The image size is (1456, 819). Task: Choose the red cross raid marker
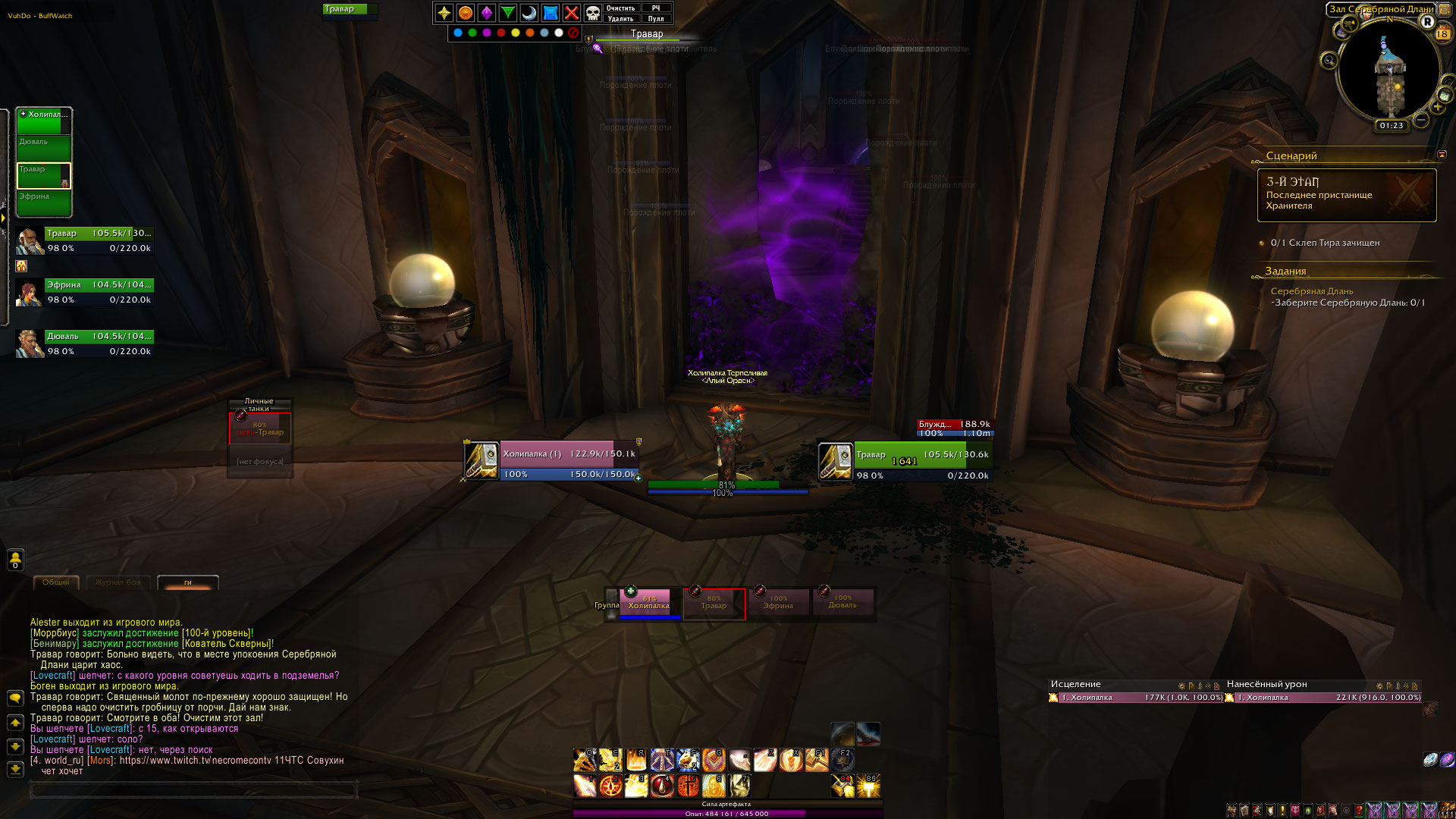pos(572,13)
